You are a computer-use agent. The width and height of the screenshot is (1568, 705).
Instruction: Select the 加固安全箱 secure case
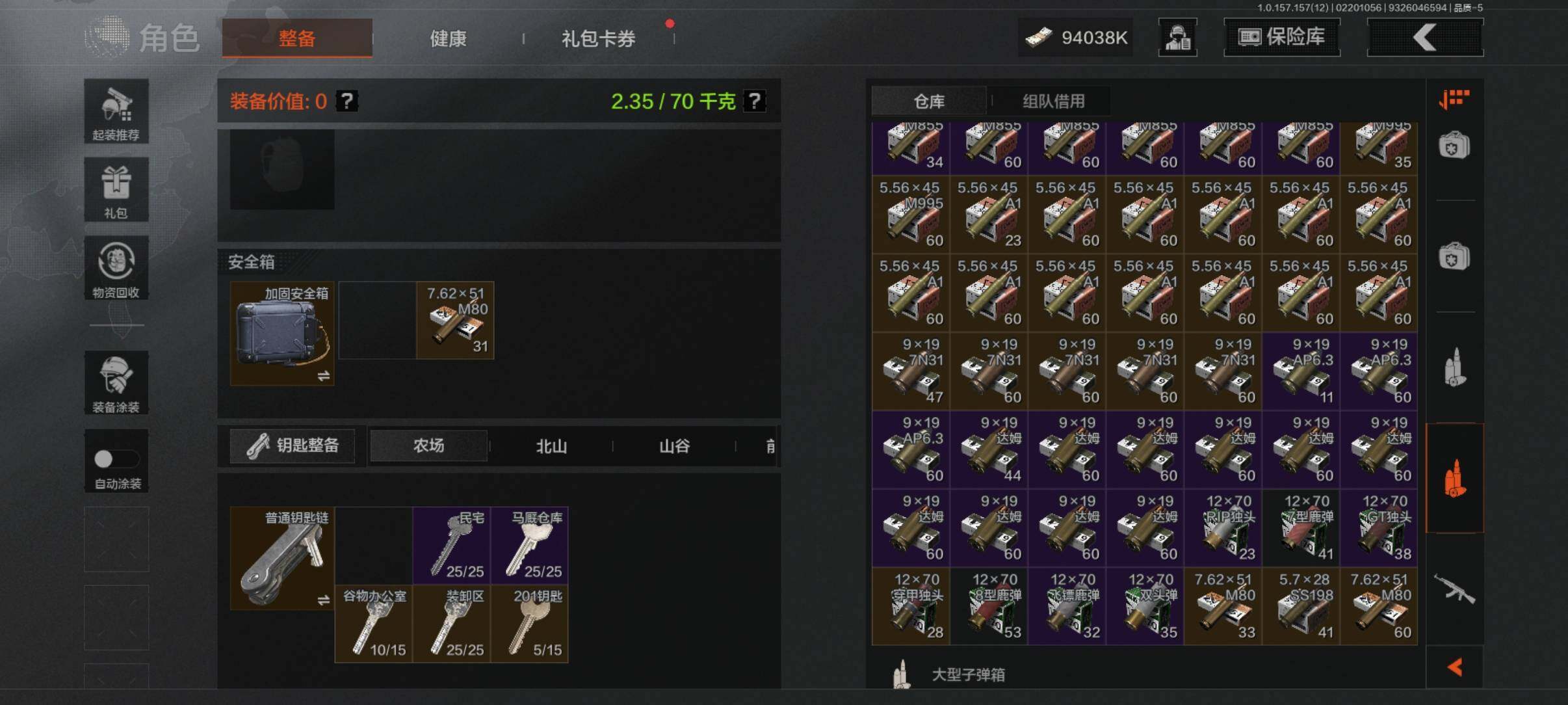[x=282, y=333]
